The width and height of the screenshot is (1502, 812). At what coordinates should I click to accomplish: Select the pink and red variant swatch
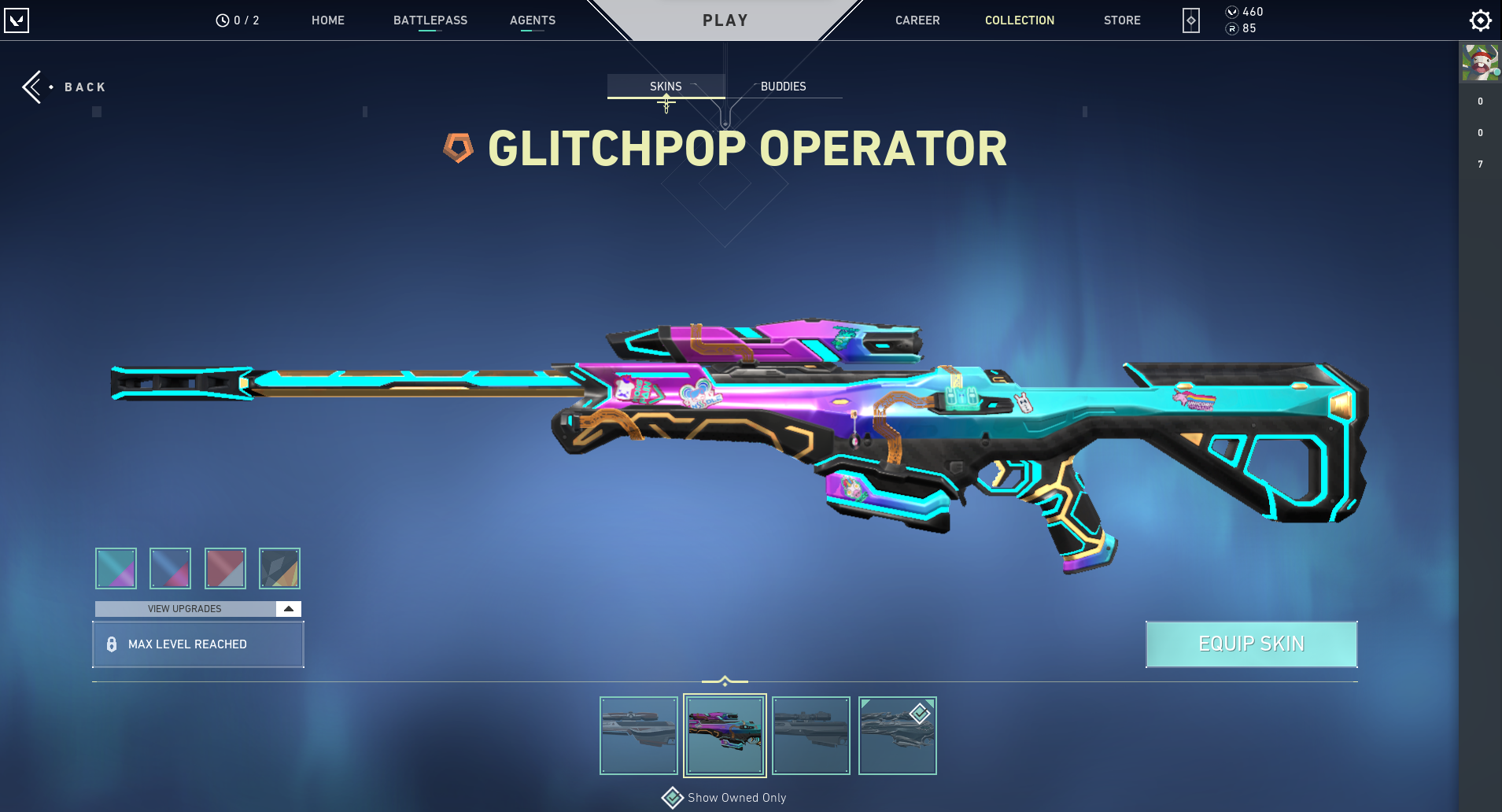[x=225, y=568]
